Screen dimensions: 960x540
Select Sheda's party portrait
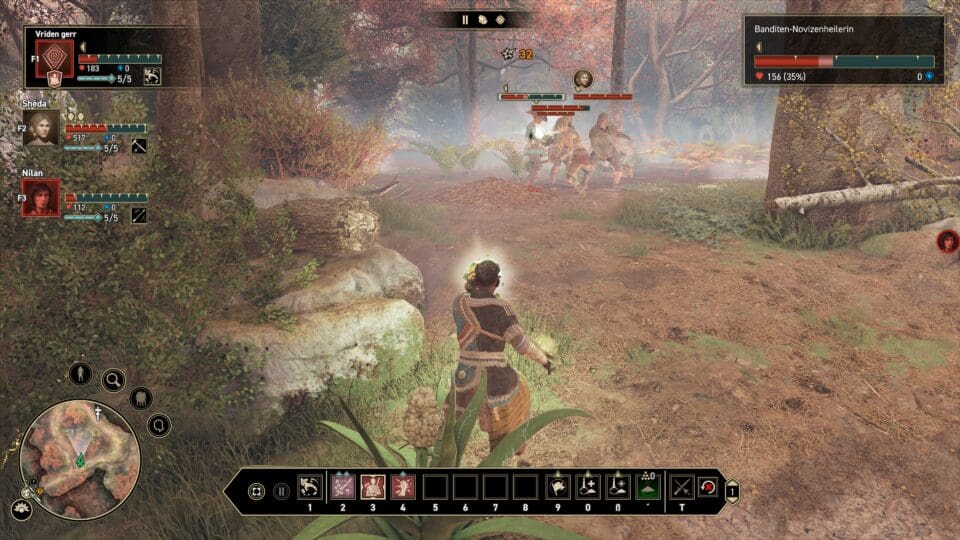coord(41,128)
